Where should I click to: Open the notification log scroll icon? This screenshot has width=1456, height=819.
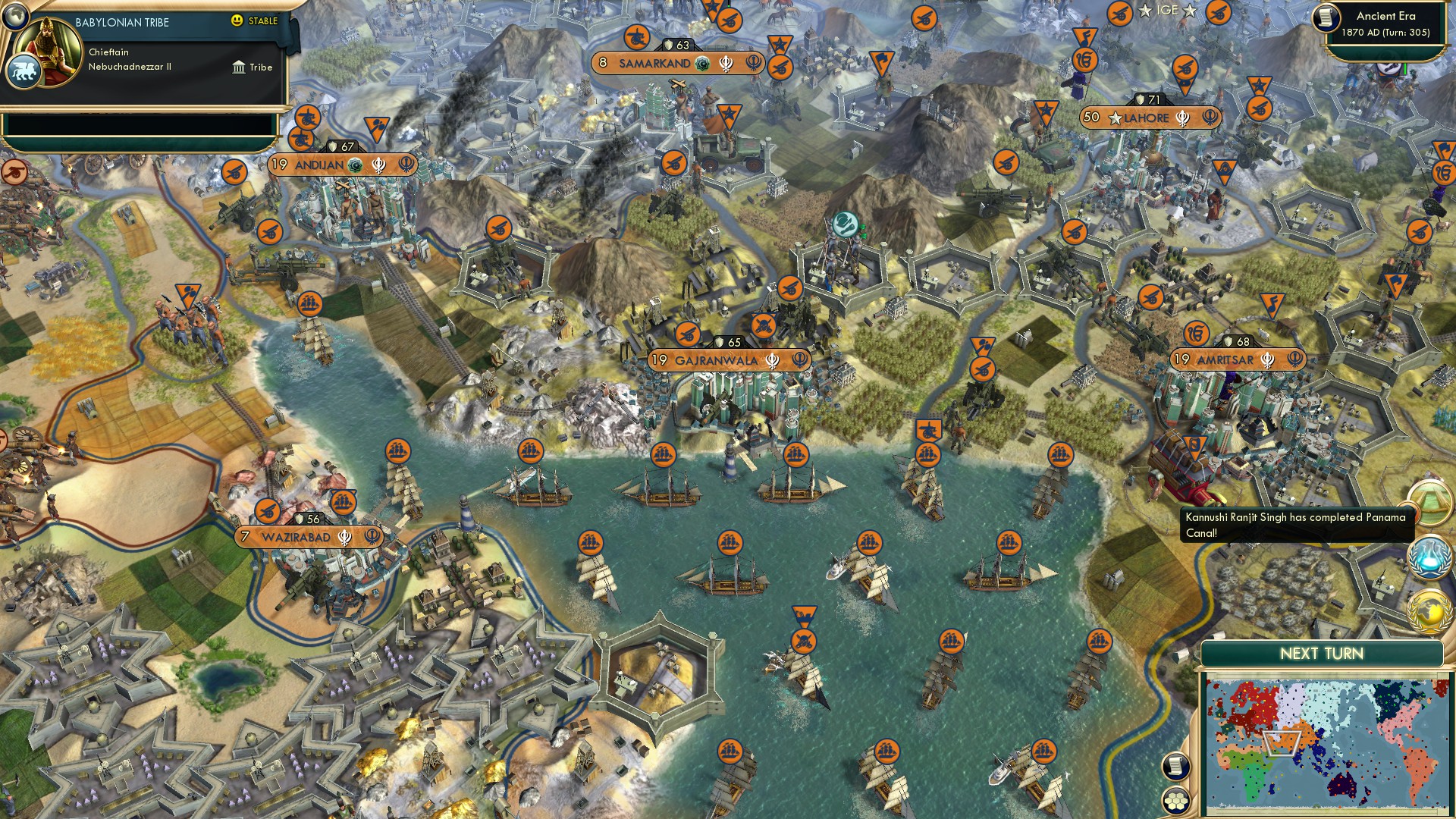[1176, 766]
